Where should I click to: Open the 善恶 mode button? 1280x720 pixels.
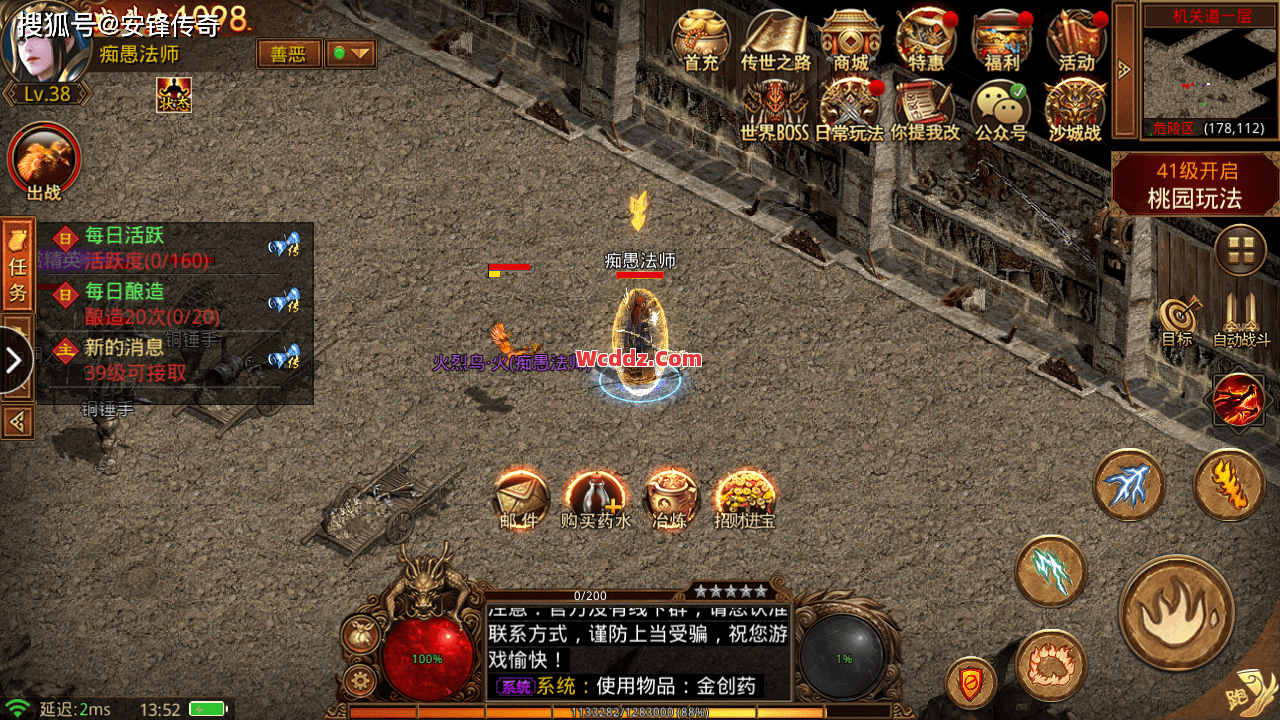point(289,54)
